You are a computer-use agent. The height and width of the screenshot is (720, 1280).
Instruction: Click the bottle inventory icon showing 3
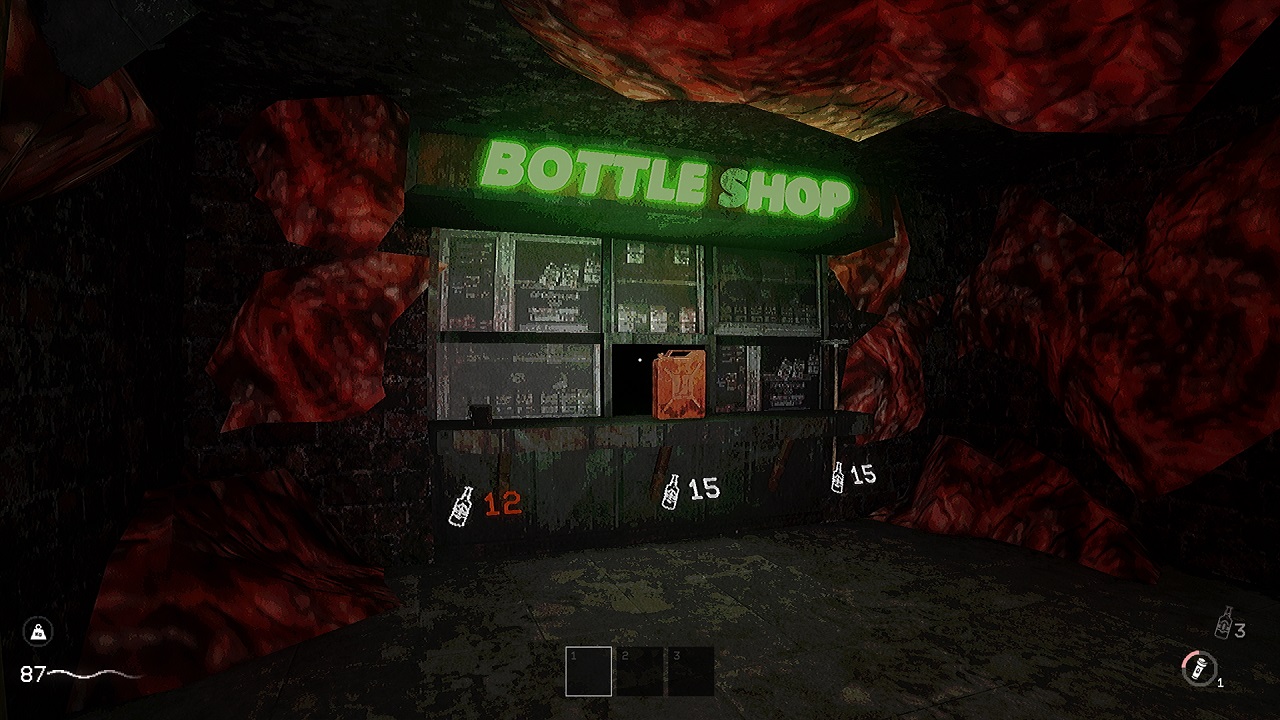point(1222,625)
